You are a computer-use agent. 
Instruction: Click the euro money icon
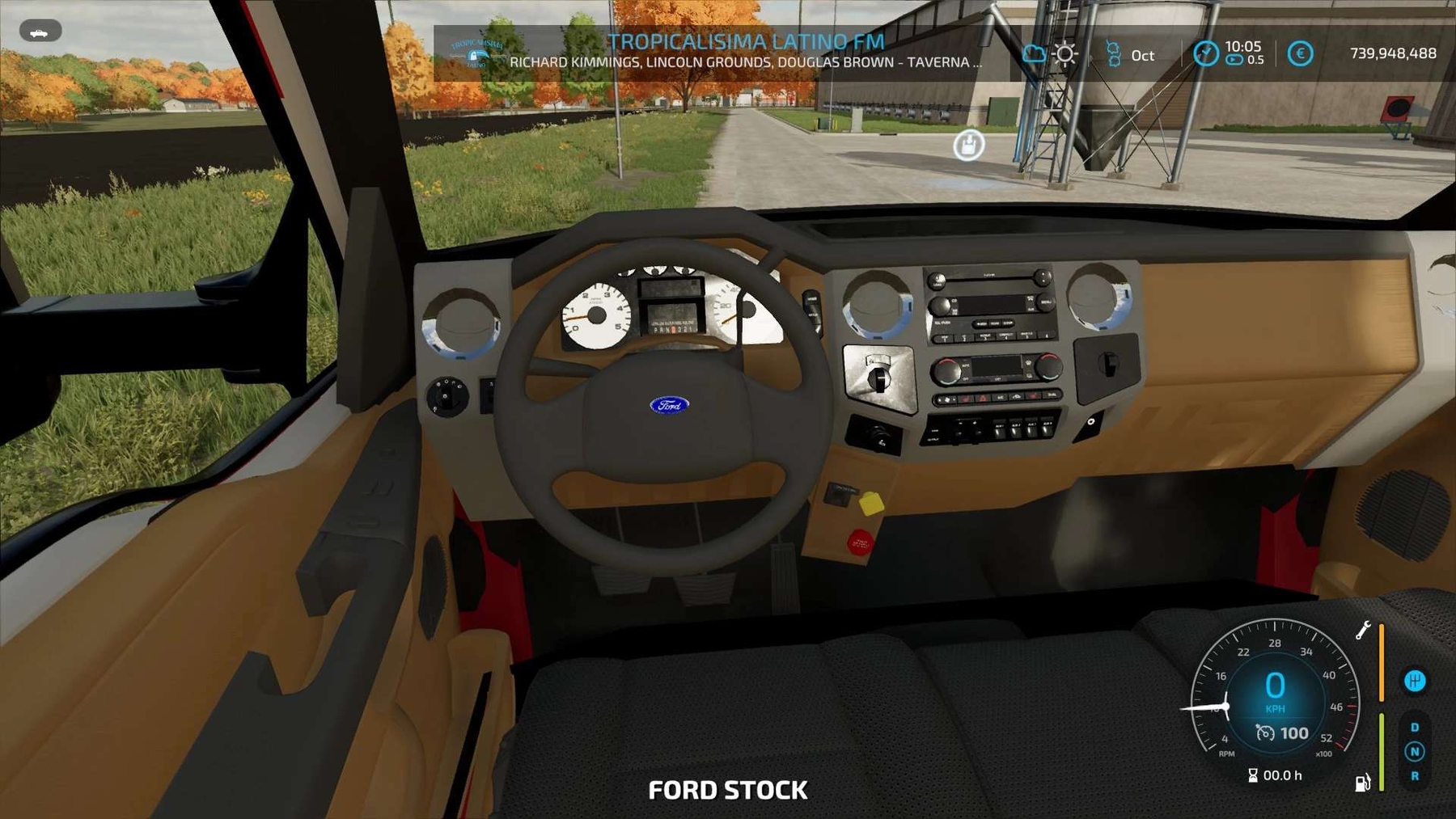(1300, 53)
